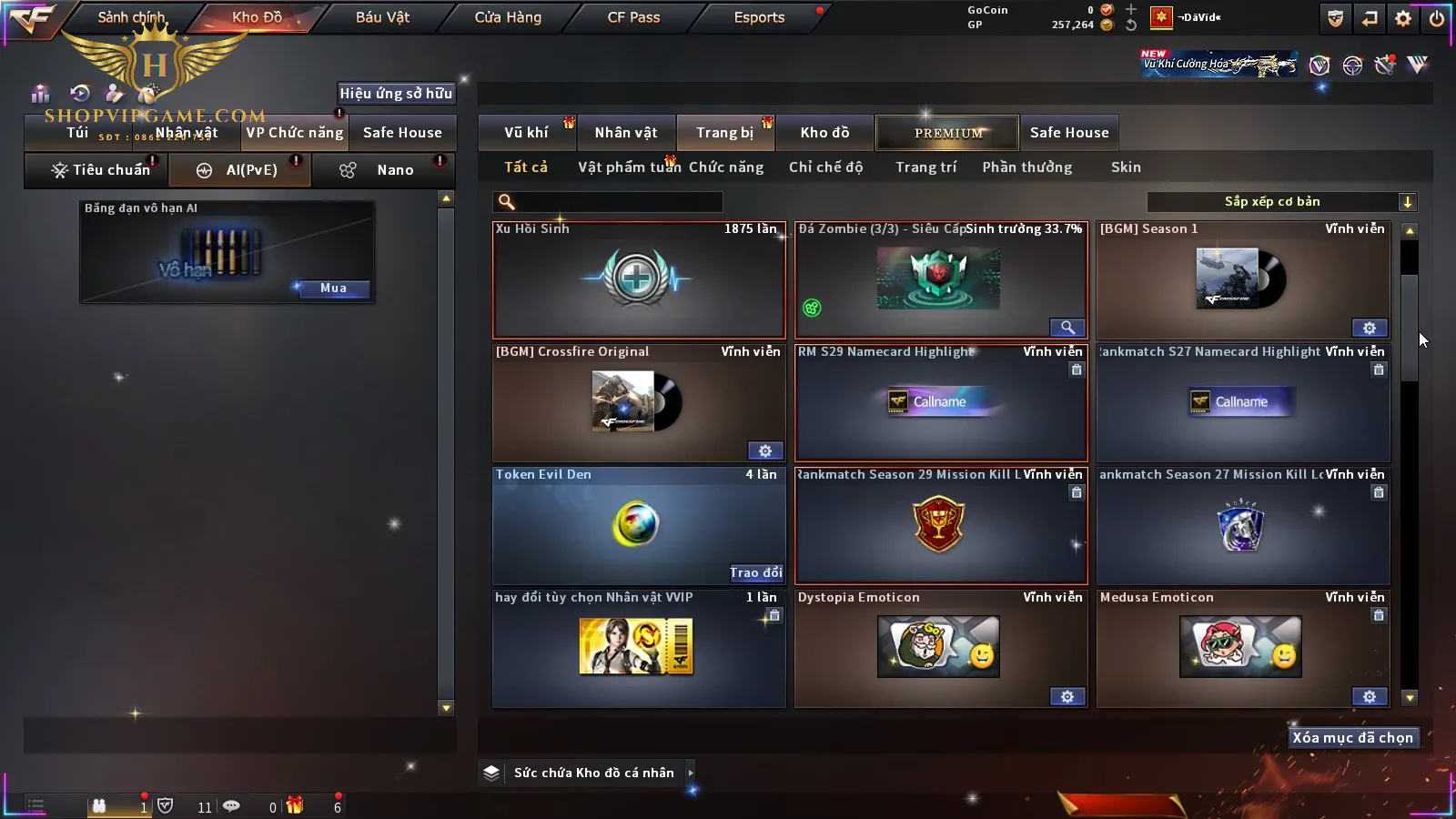
Task: Switch to the Báu Vật tab
Action: coord(382,17)
